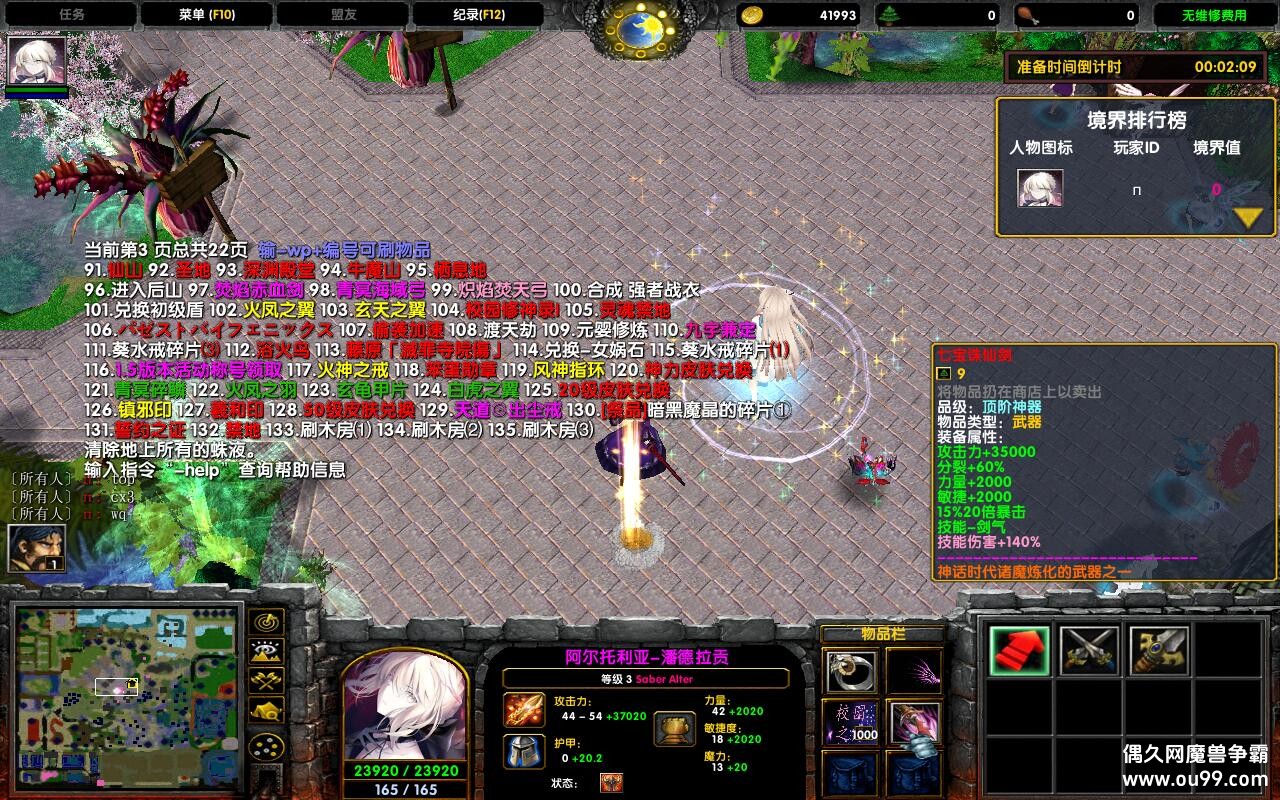
Task: Use the inventory item with 1000 charges
Action: (851, 723)
